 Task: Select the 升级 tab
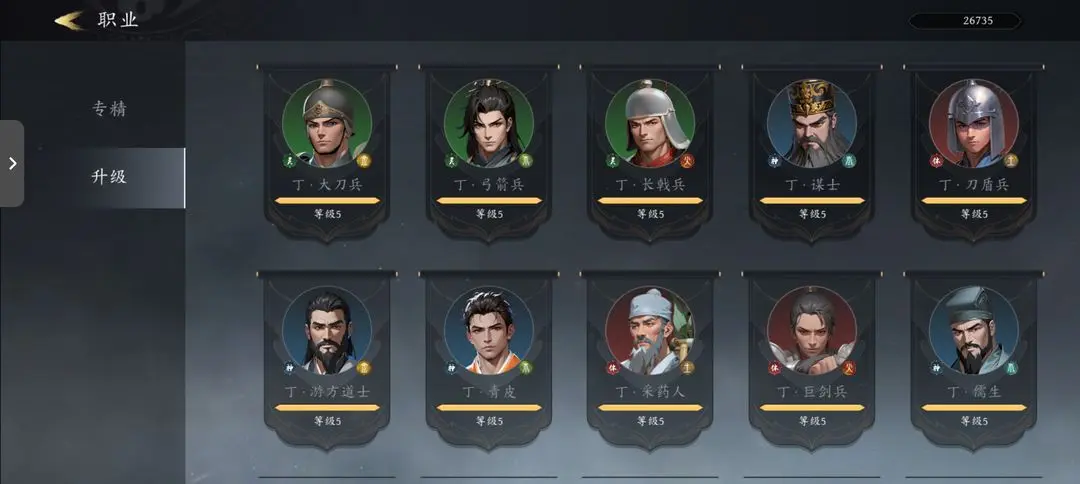pos(109,177)
